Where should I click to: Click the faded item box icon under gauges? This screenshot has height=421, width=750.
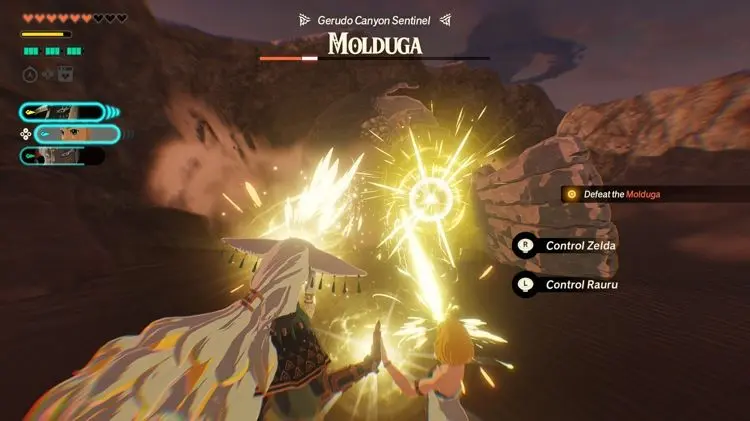63,73
